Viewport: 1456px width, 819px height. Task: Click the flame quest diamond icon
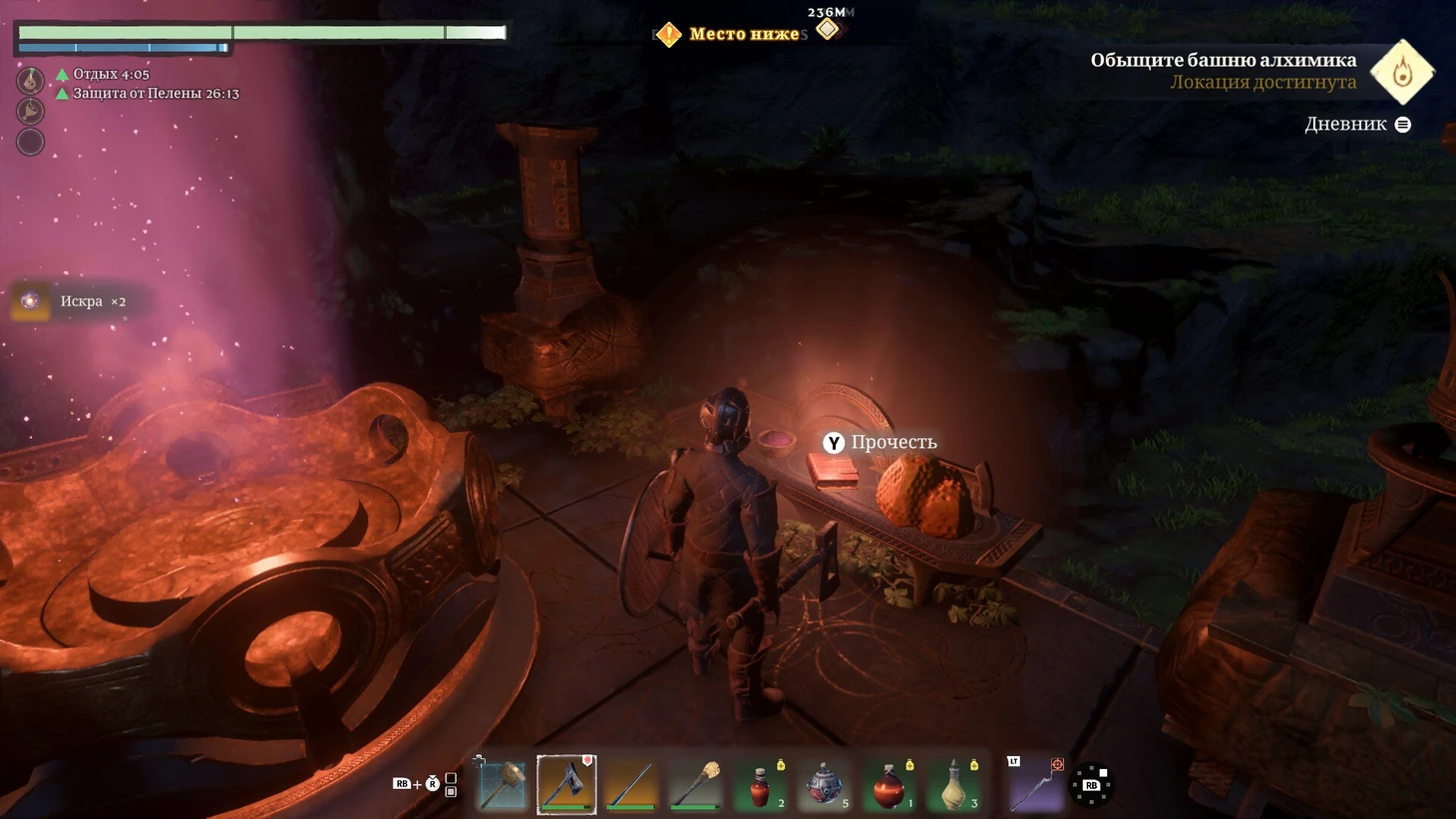click(1402, 72)
